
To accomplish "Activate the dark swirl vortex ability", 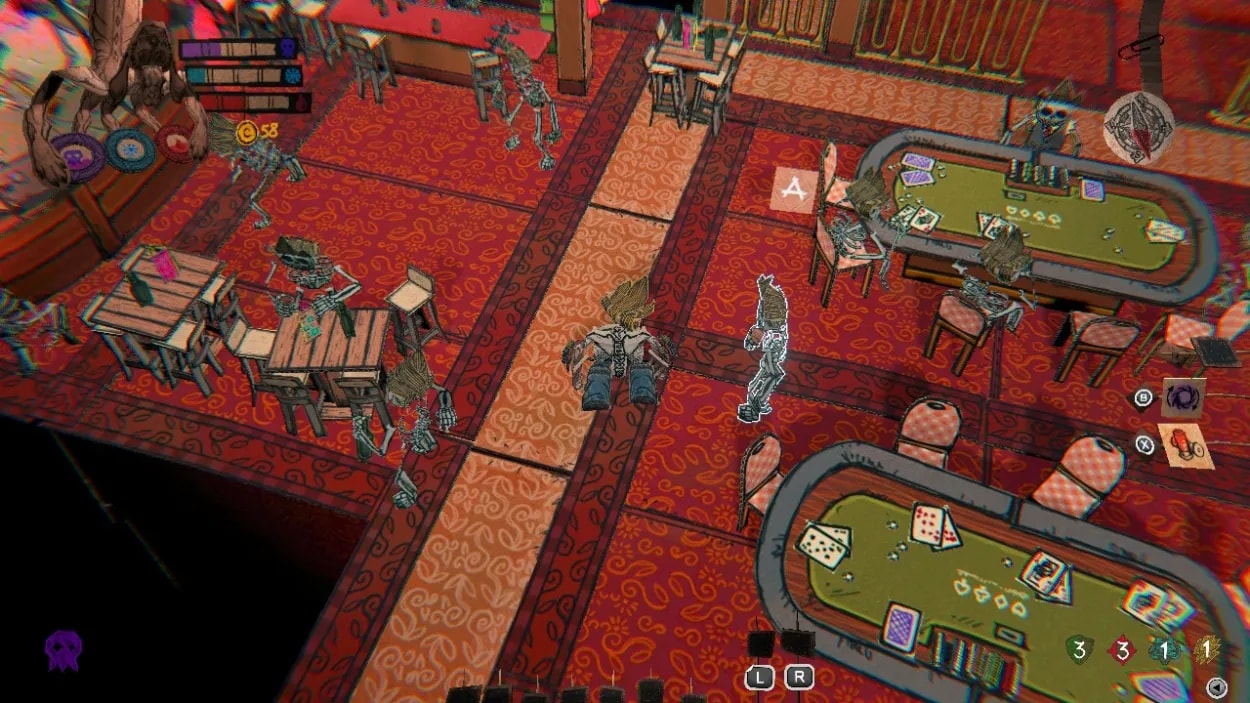I will point(1183,397).
